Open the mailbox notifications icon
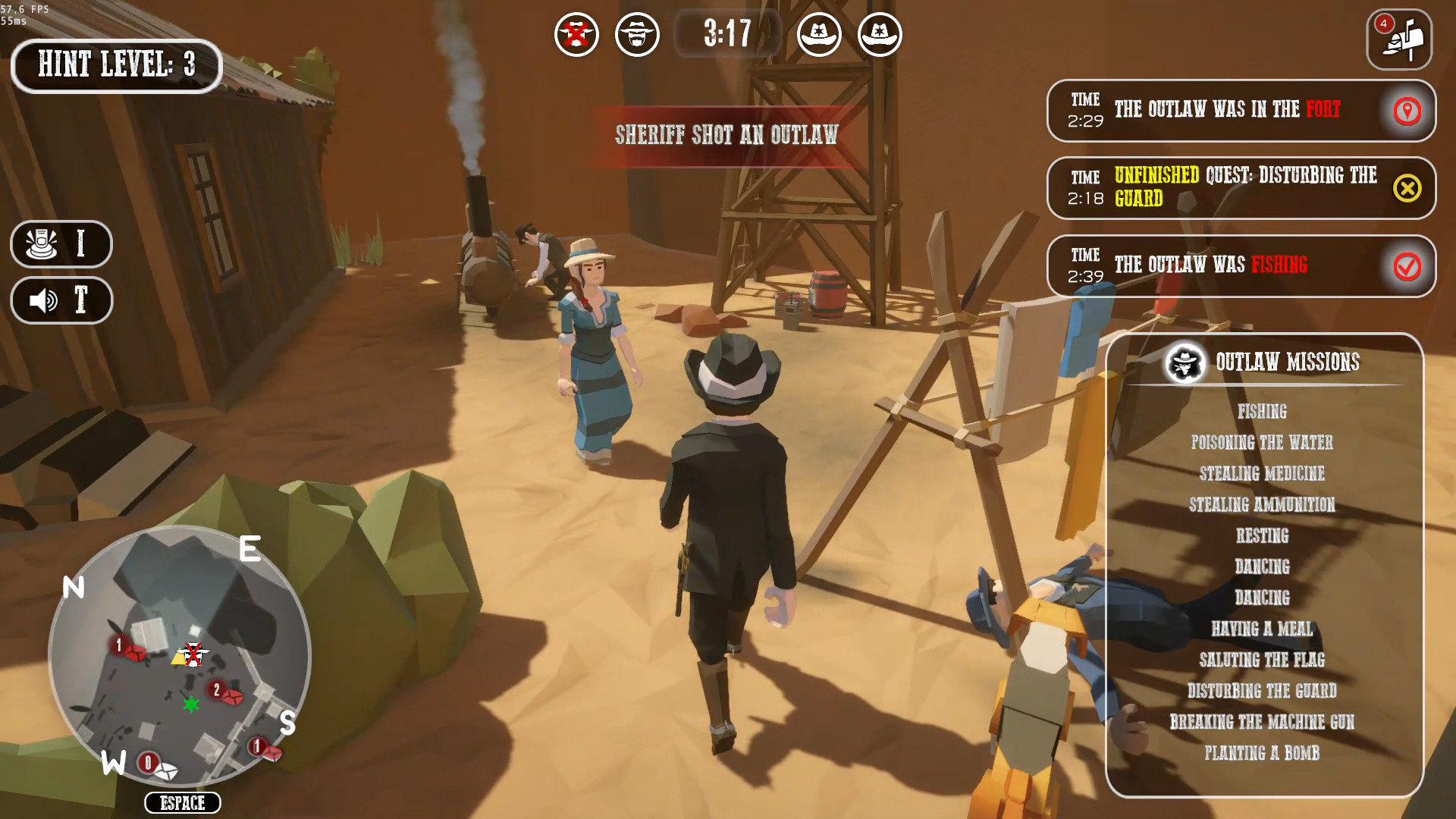This screenshot has width=1456, height=819. point(1399,39)
